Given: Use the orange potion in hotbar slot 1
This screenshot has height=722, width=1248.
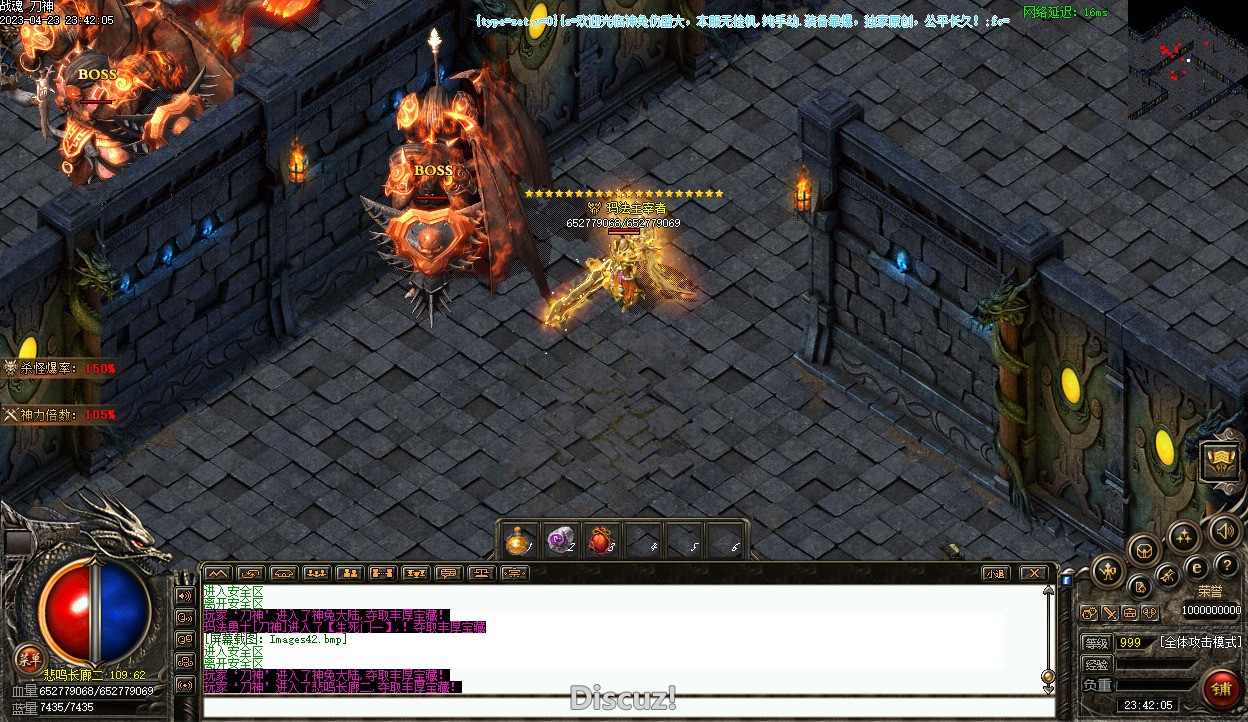Looking at the screenshot, I should tap(517, 541).
